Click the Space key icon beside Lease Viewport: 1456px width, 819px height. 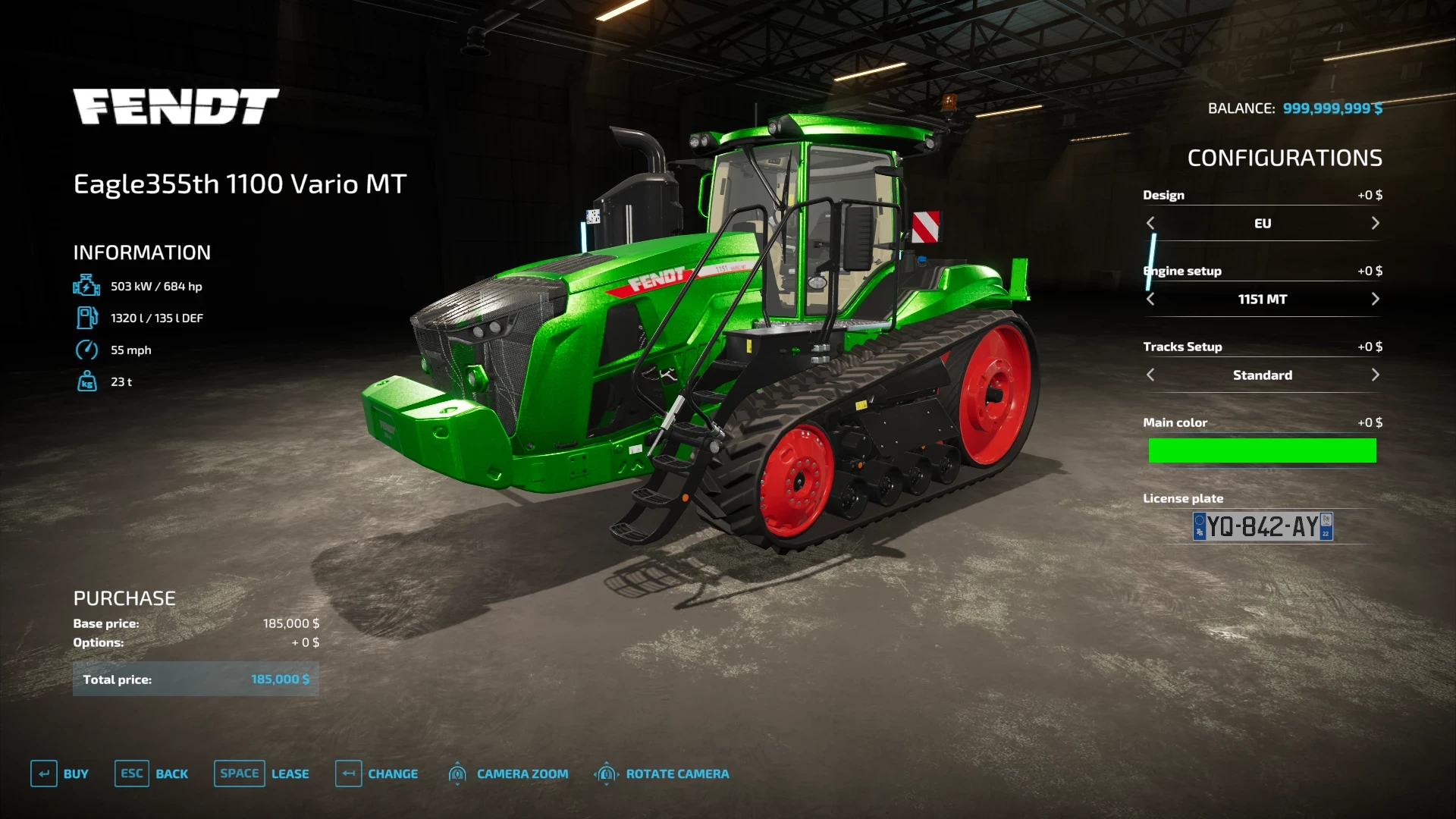click(239, 773)
